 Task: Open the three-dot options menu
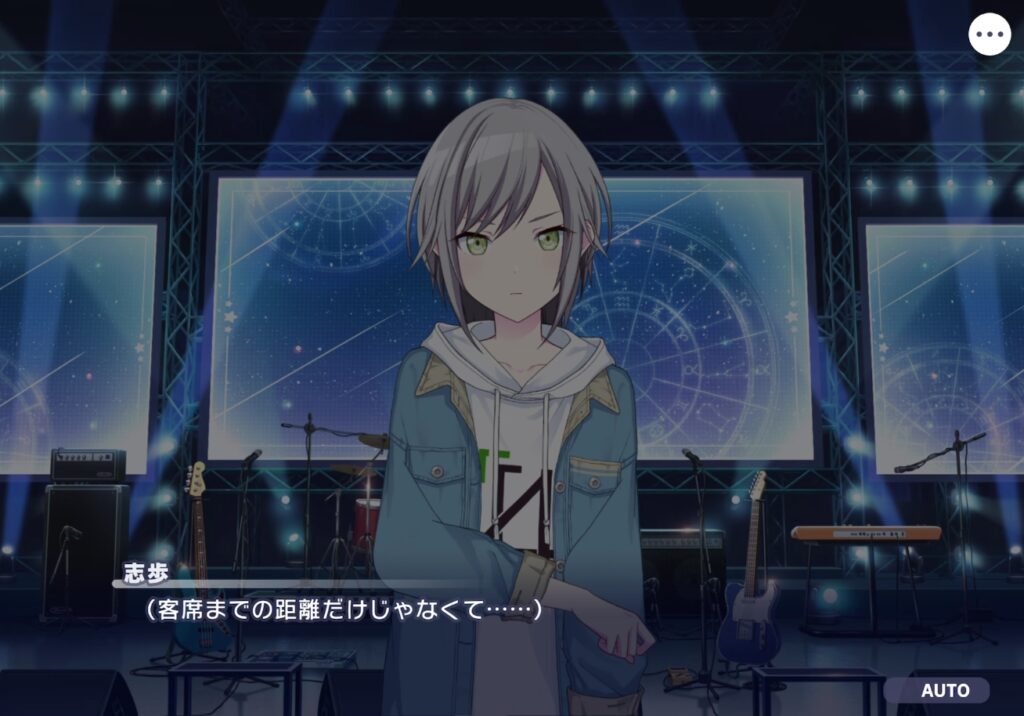pos(990,35)
